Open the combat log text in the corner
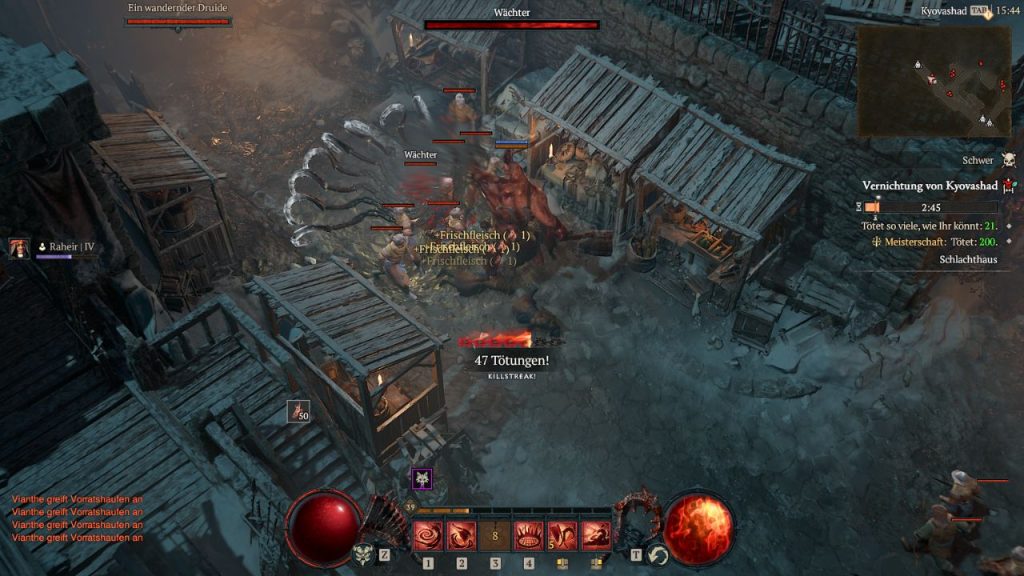 point(77,517)
